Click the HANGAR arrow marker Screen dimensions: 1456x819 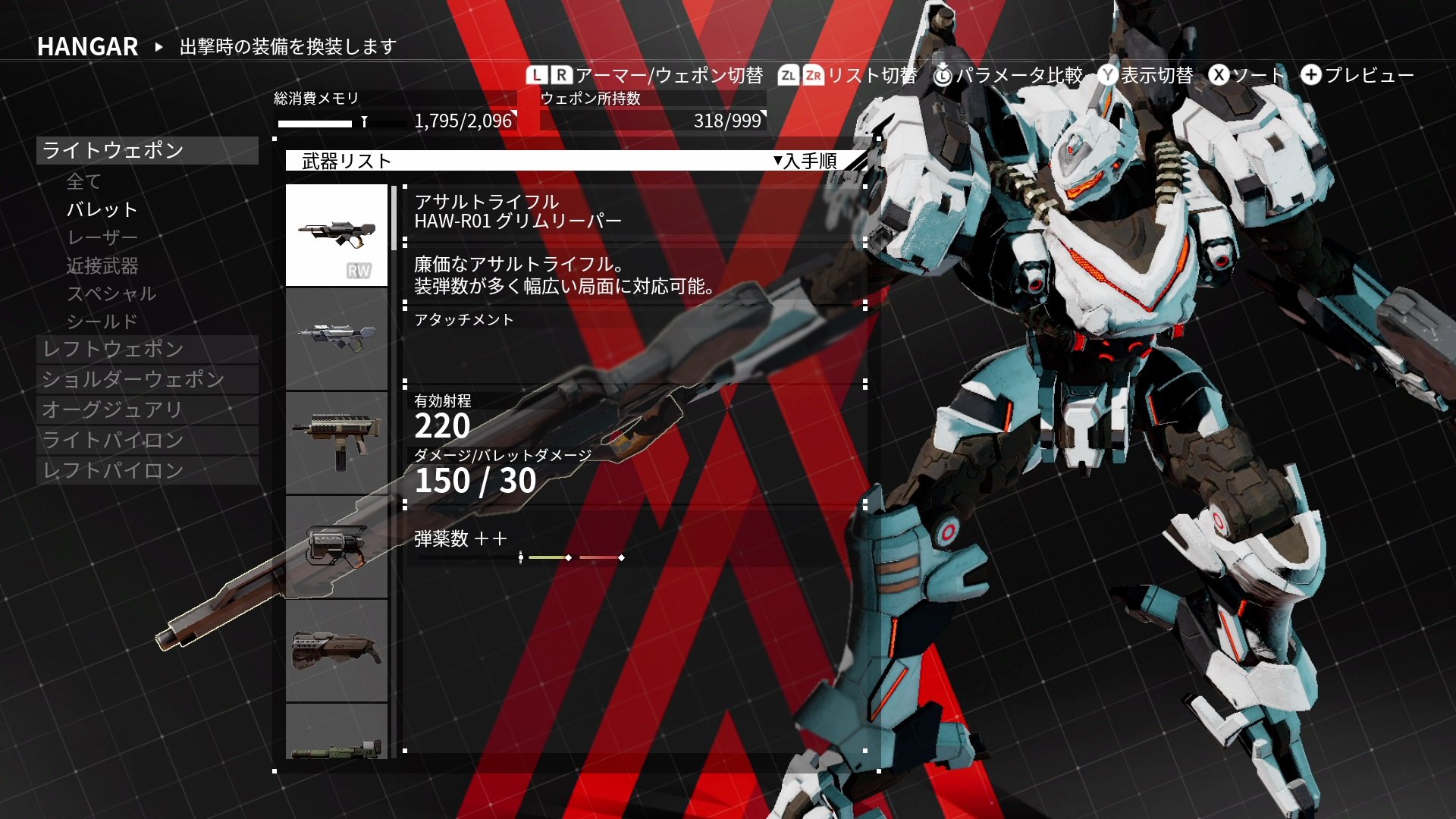(158, 47)
